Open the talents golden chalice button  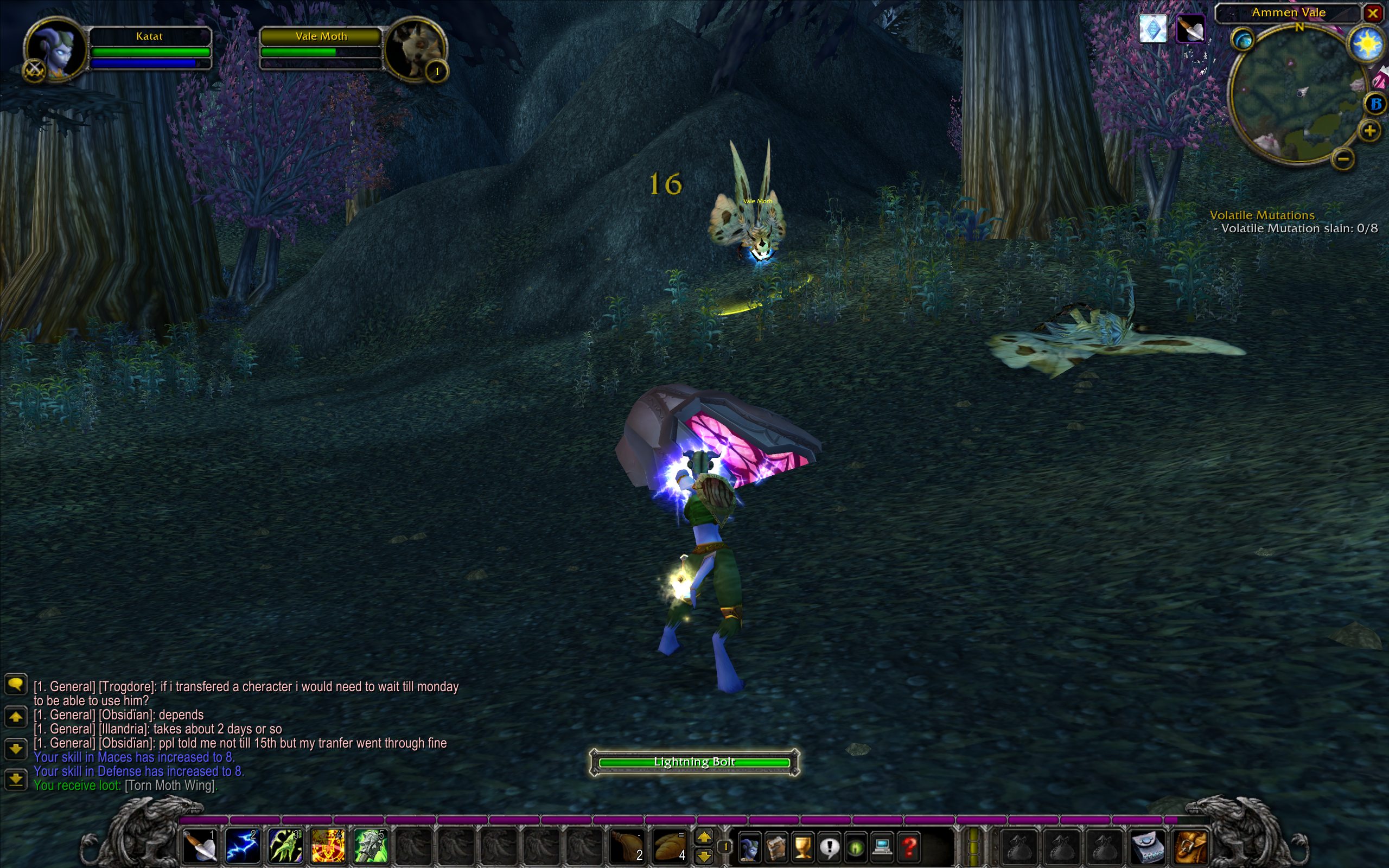pos(802,847)
